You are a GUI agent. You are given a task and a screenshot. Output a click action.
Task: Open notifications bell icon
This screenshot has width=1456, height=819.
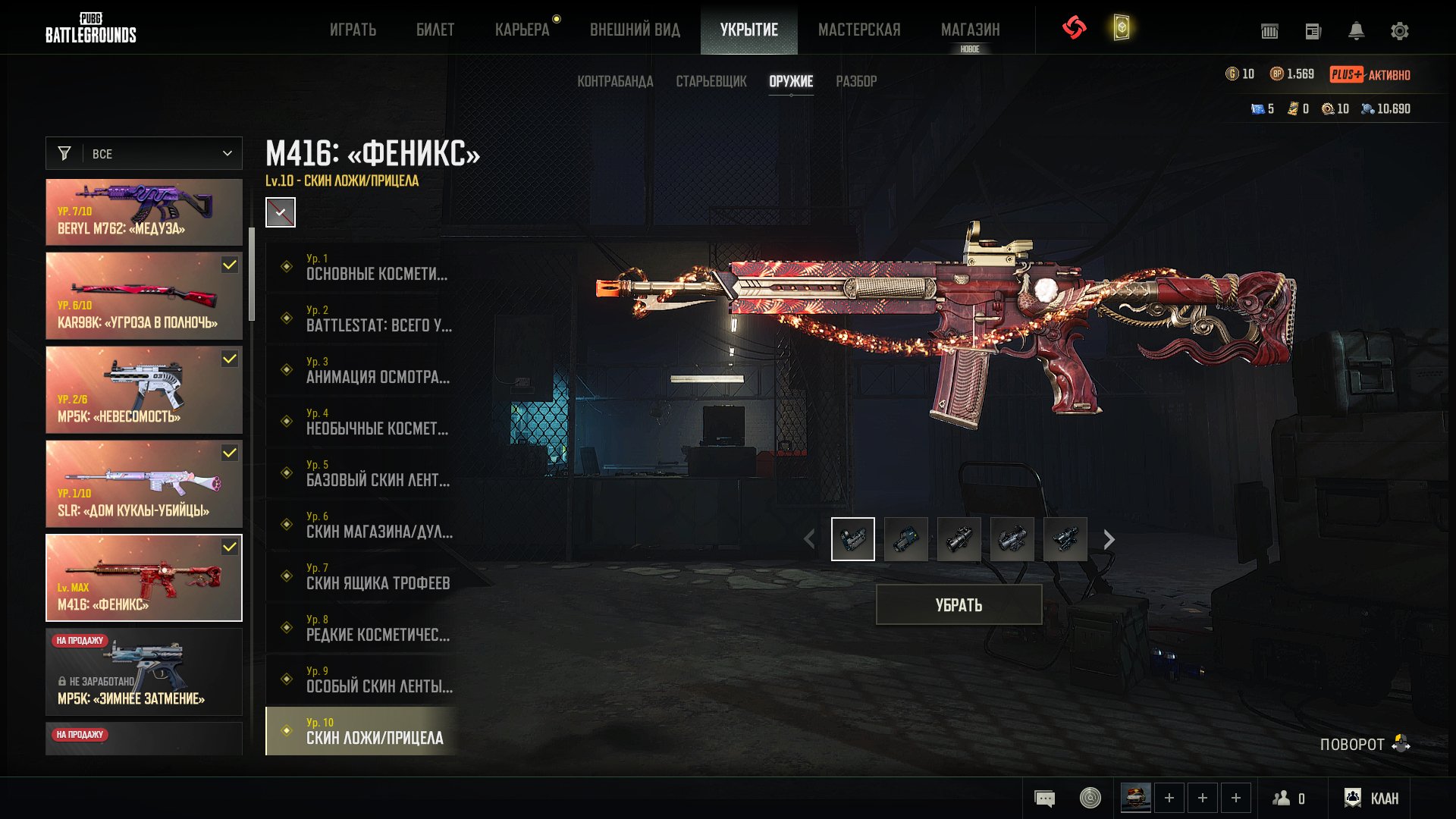[x=1356, y=31]
